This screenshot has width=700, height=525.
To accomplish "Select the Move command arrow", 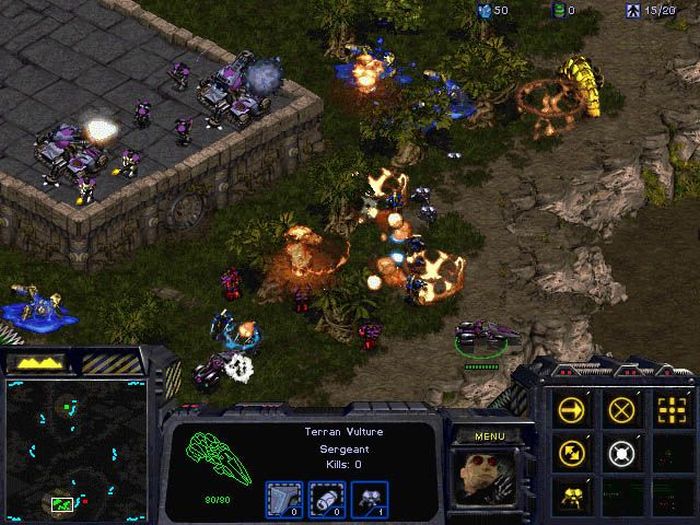I will (573, 409).
